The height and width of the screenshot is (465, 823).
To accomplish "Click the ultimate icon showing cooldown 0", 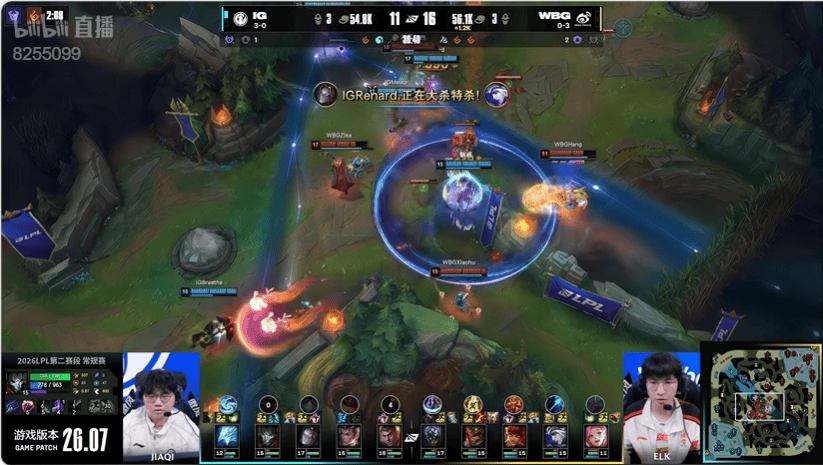I will tap(267, 404).
